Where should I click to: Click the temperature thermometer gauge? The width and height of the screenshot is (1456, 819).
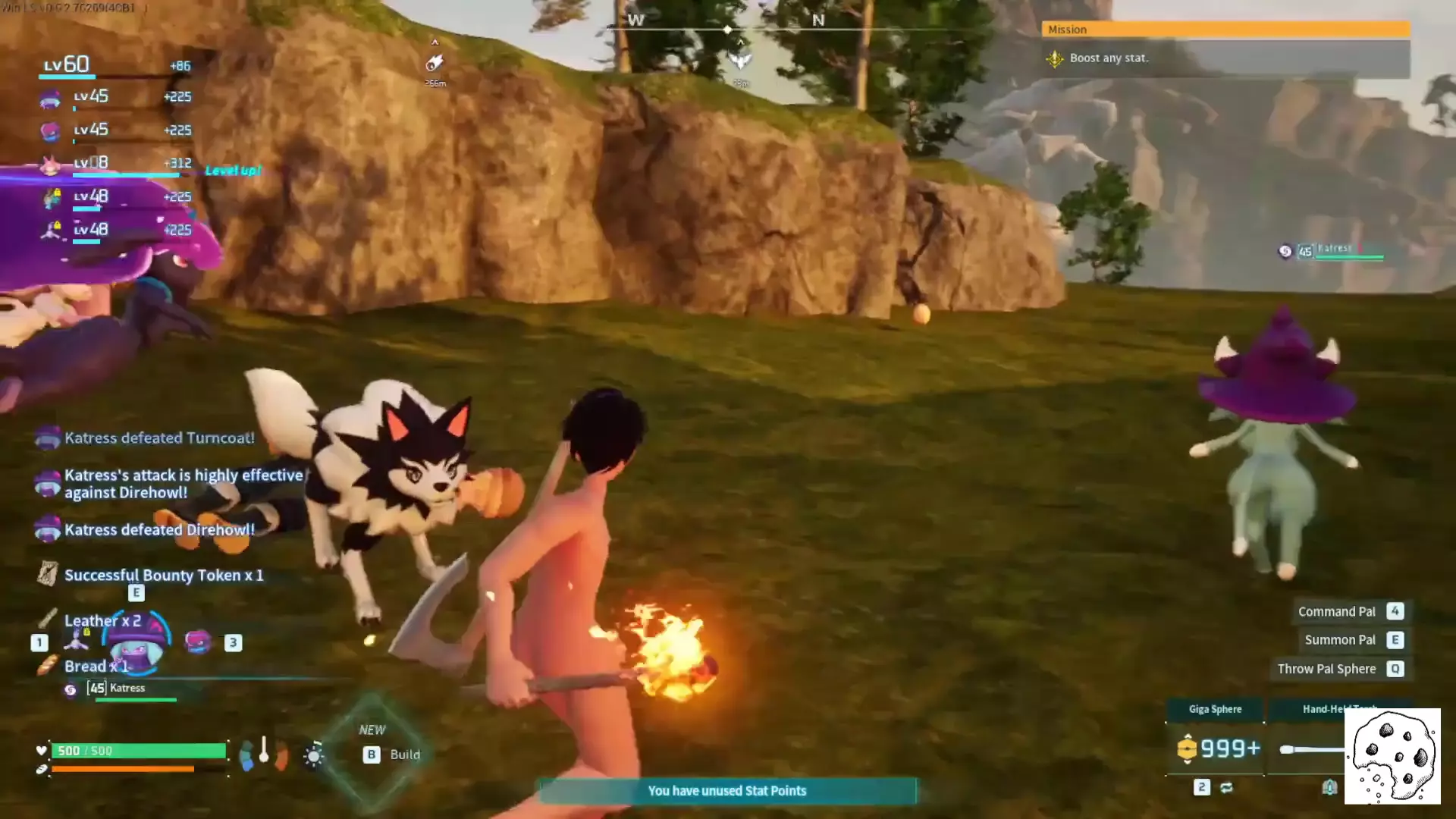click(264, 751)
